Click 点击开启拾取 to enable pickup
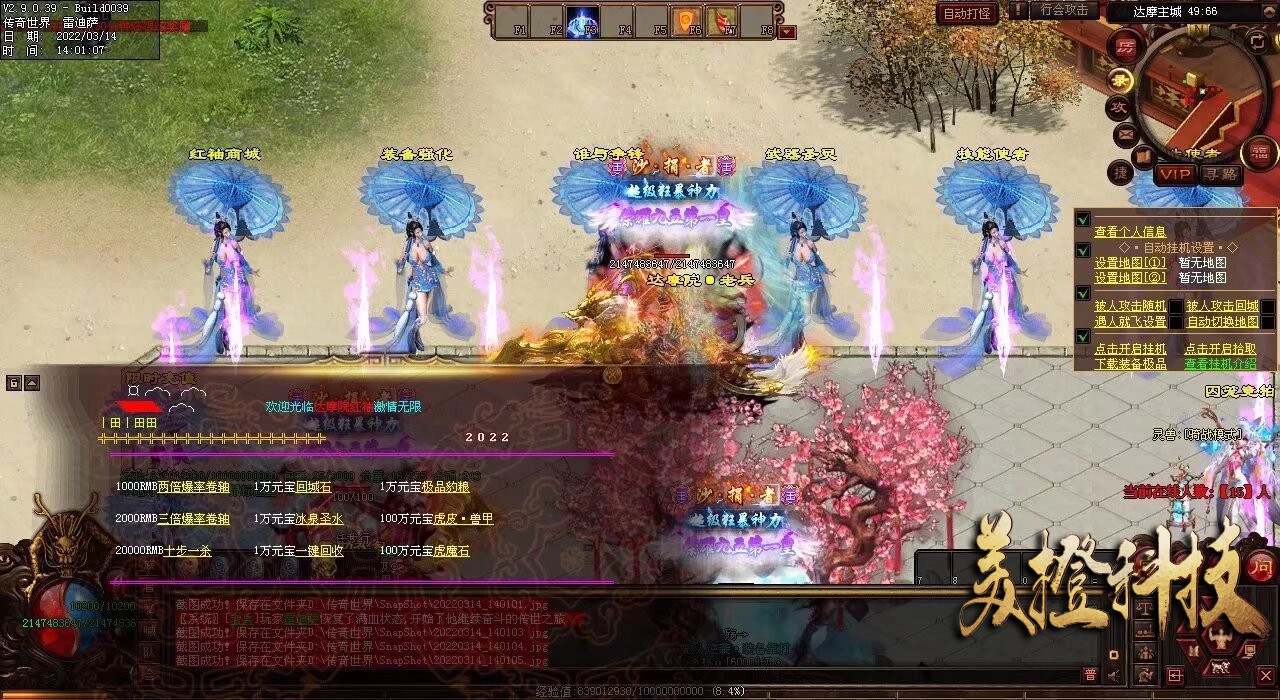The image size is (1280, 700). point(1221,349)
